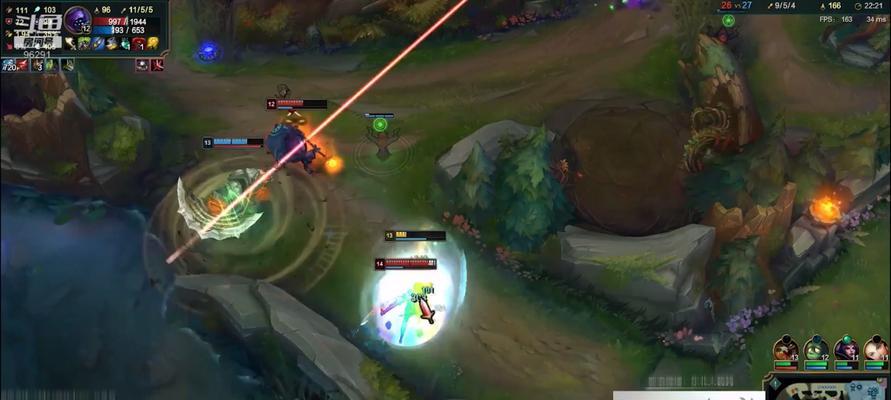Image resolution: width=891 pixels, height=400 pixels.
Task: Click the minimap panel
Action: [828, 388]
